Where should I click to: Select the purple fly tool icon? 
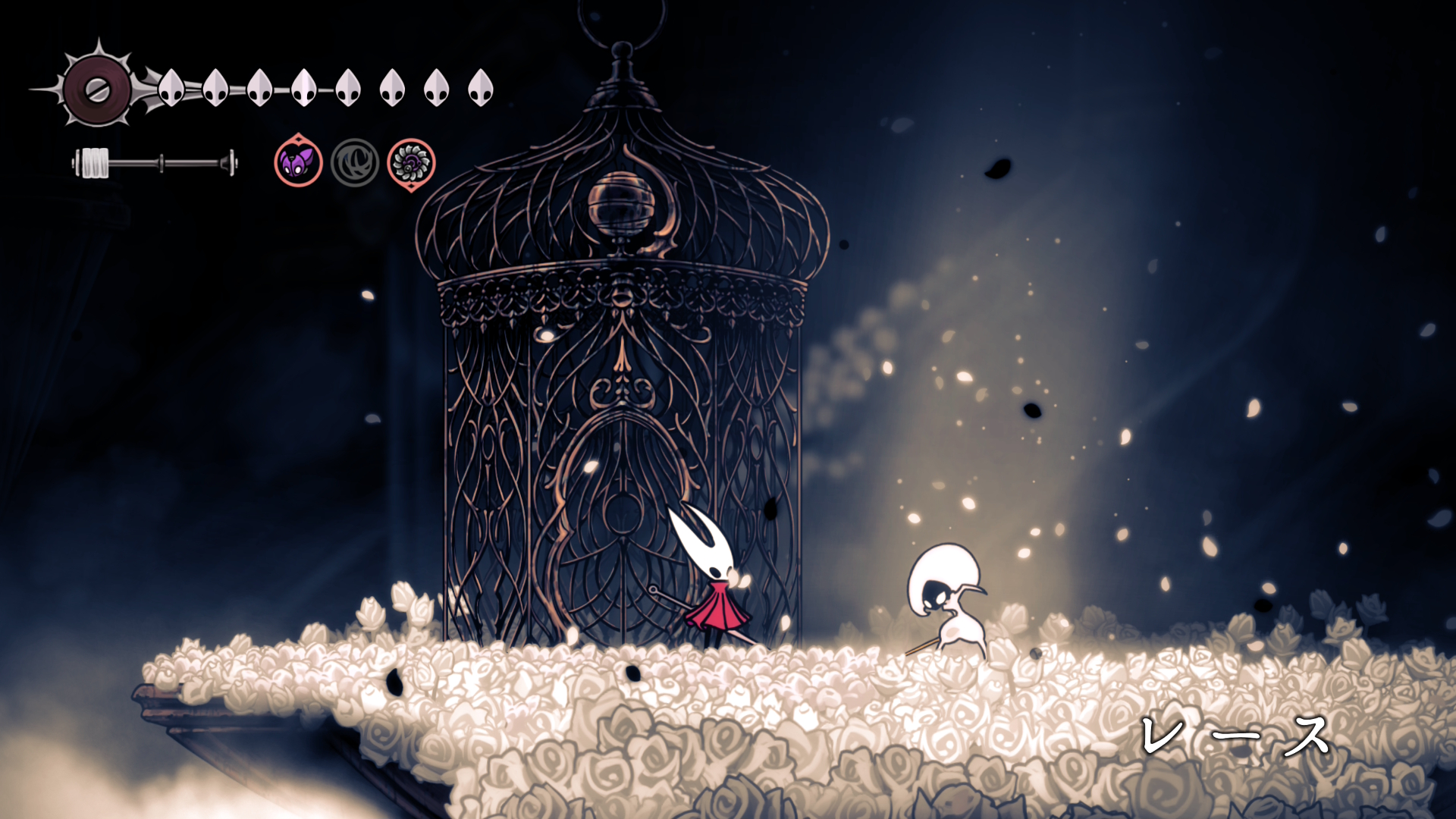[x=298, y=162]
